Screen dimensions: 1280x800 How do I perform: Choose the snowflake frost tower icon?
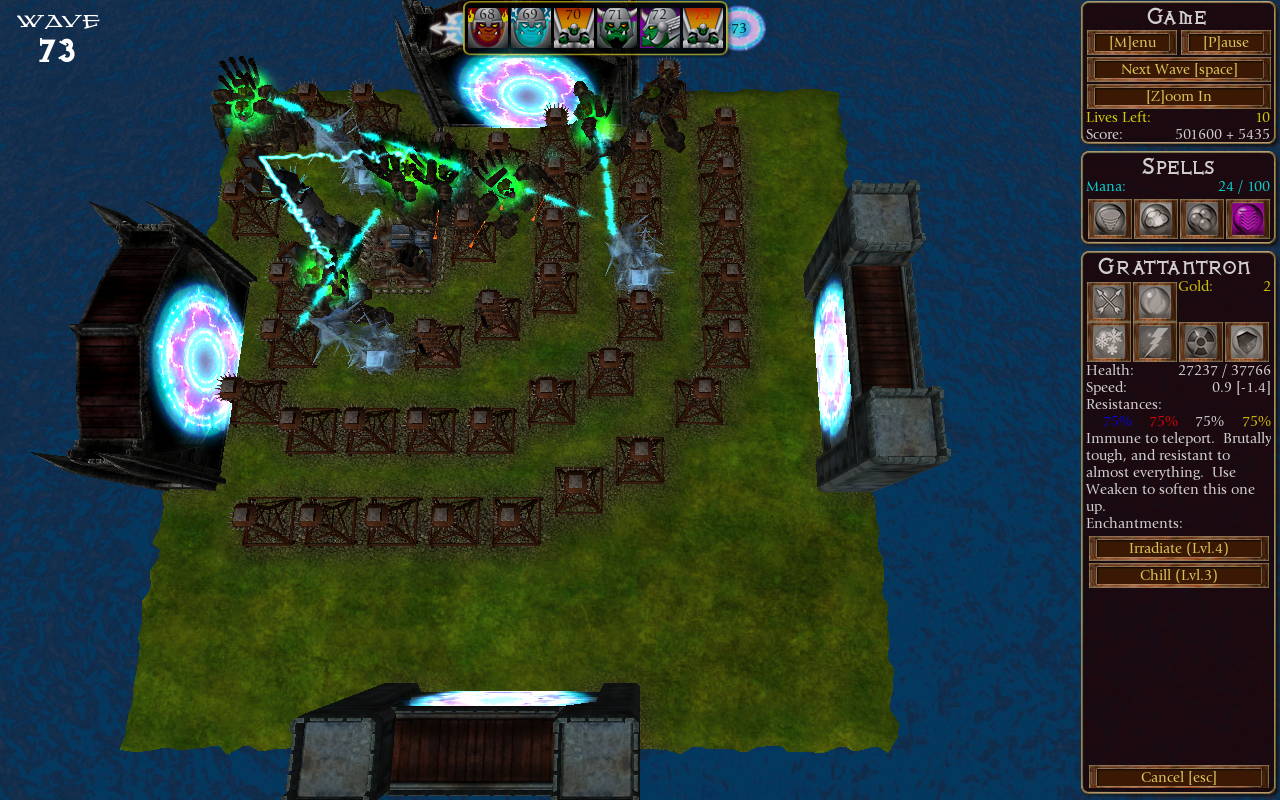click(1109, 342)
